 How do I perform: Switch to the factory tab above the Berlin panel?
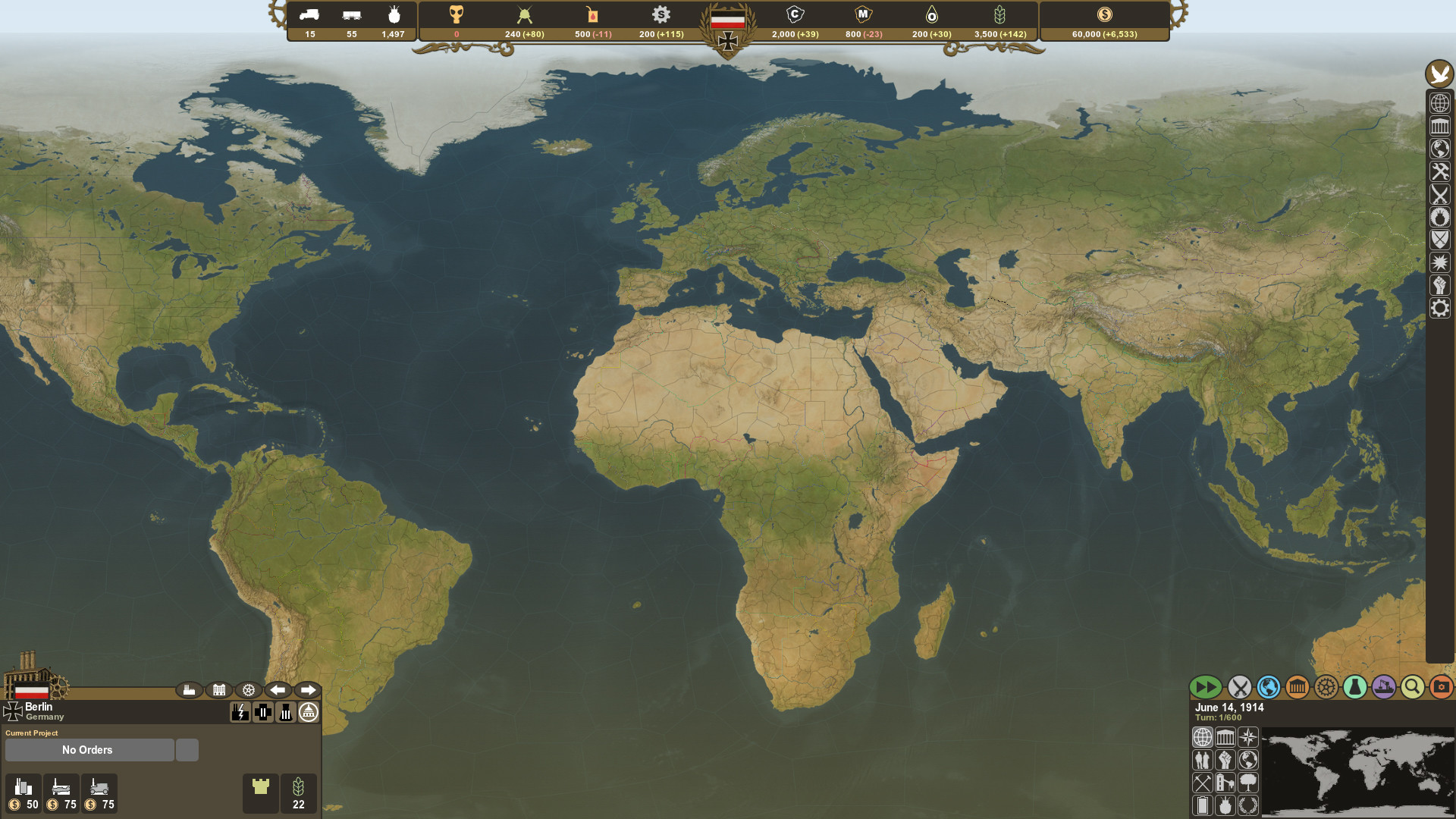coord(190,690)
